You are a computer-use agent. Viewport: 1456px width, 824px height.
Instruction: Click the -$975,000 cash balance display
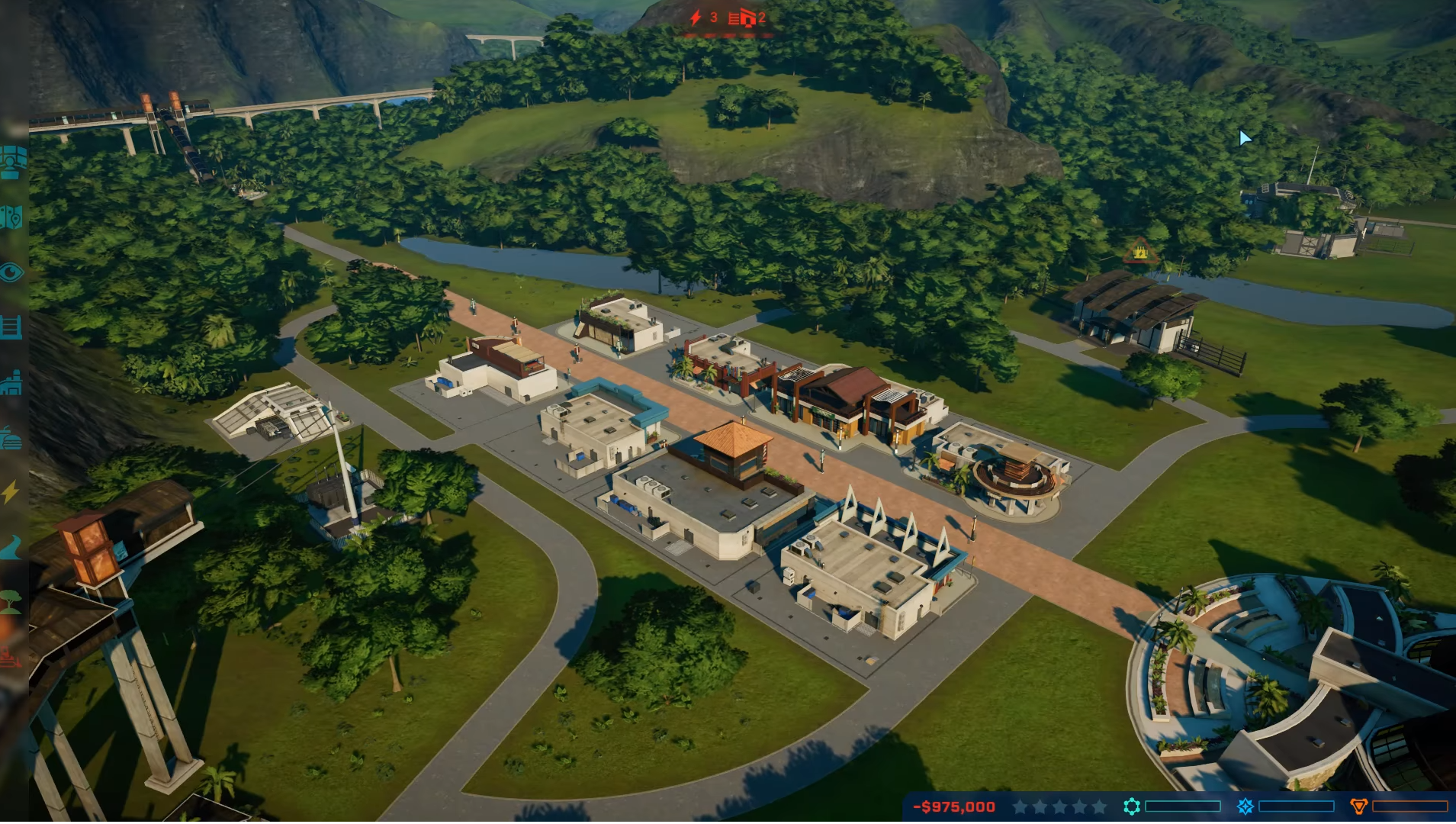953,806
